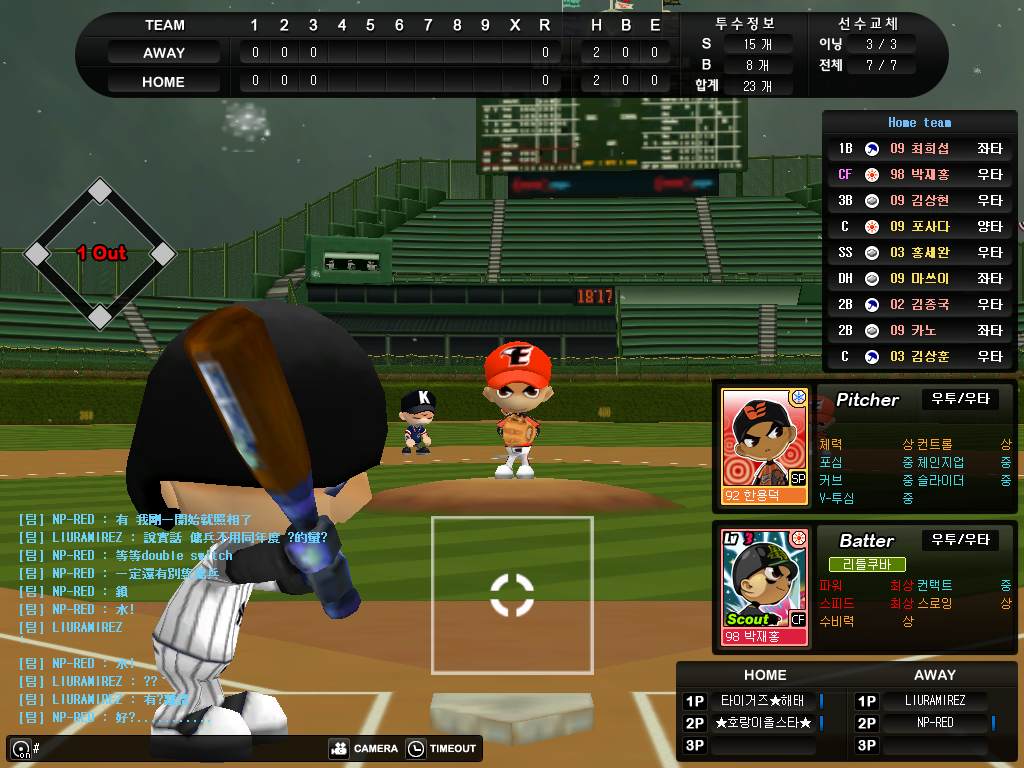Click away player LIURAMIREZ entry

pos(935,701)
